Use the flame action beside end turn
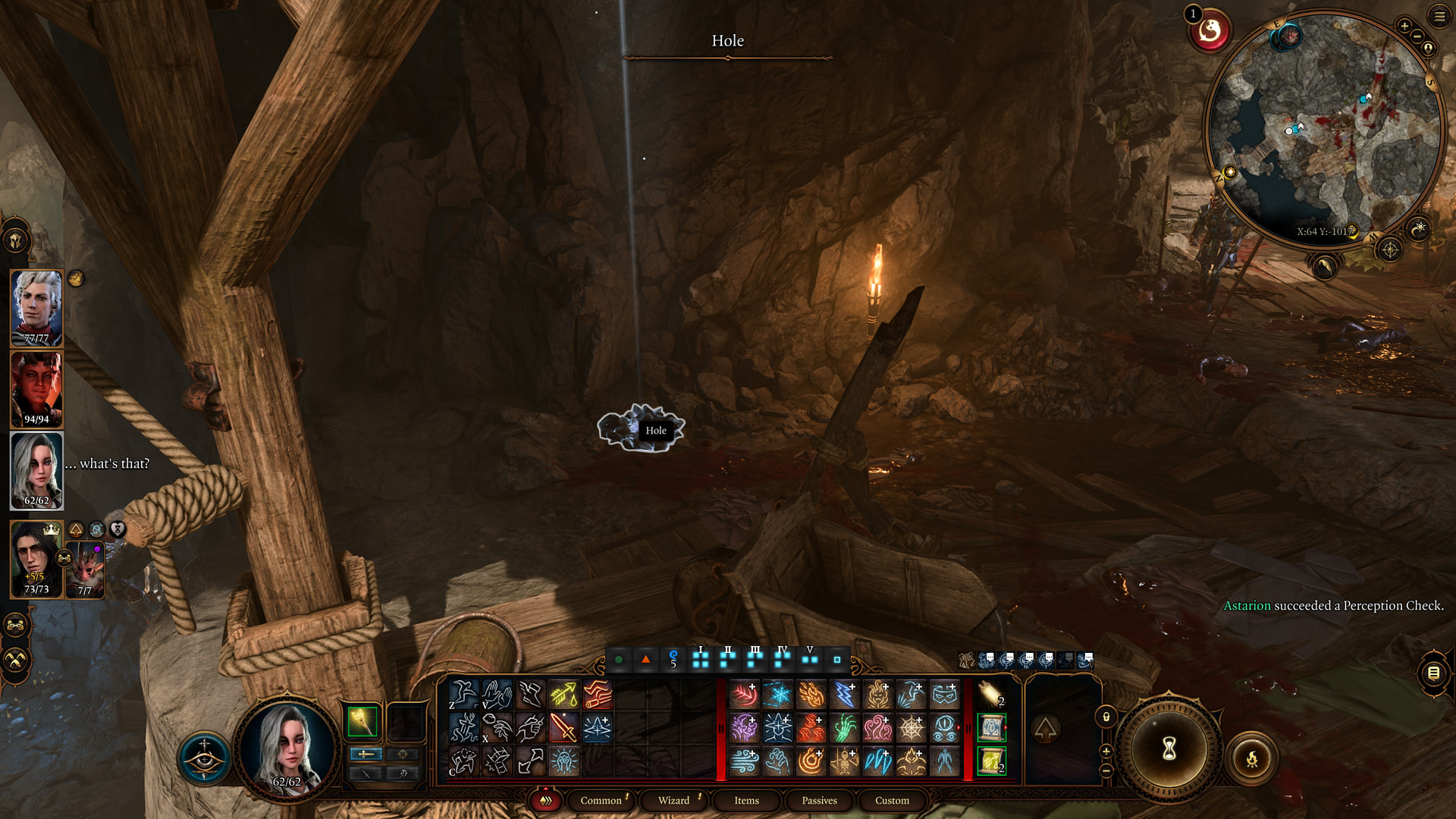 pyautogui.click(x=1252, y=758)
